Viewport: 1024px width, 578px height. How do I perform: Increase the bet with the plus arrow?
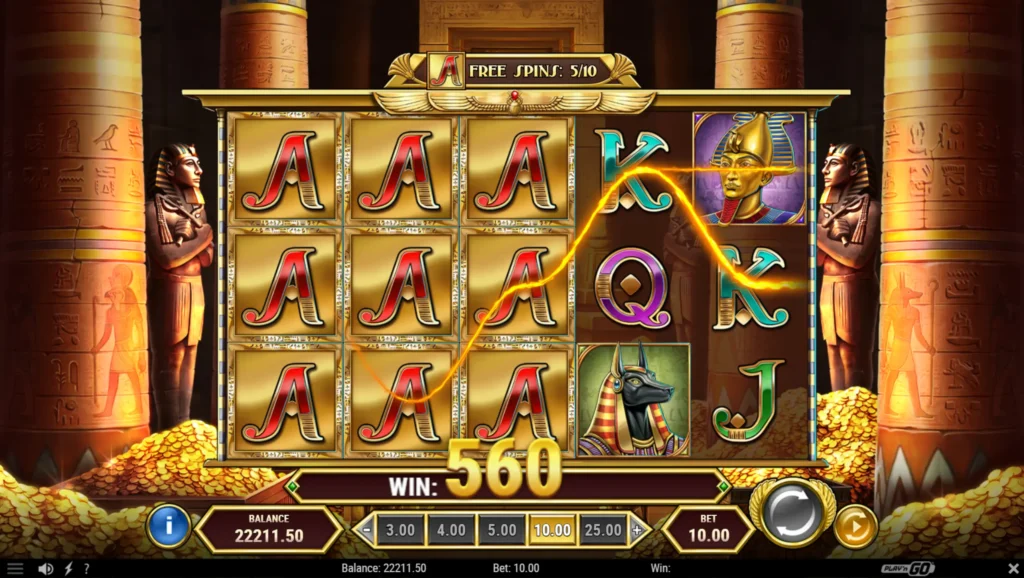[639, 529]
